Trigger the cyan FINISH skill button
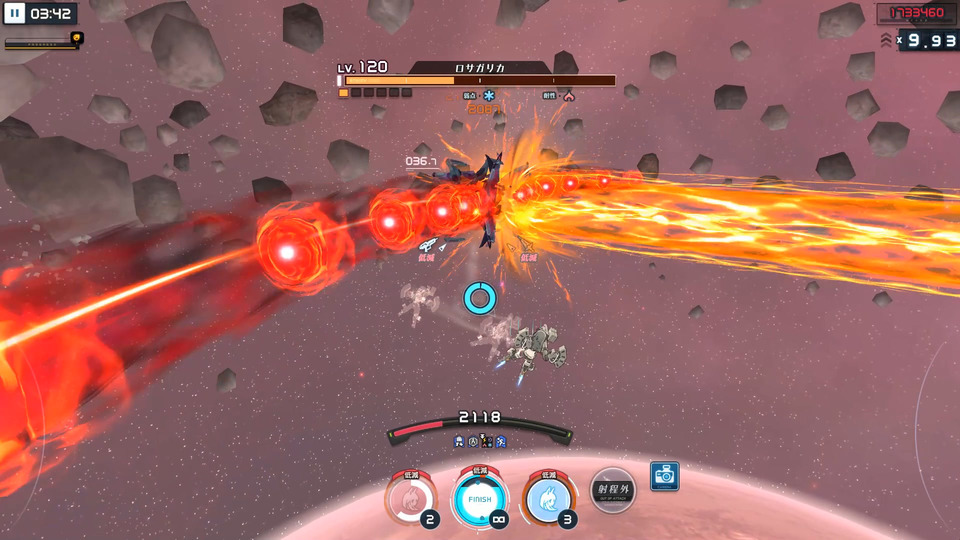Image resolution: width=960 pixels, height=540 pixels. click(480, 497)
